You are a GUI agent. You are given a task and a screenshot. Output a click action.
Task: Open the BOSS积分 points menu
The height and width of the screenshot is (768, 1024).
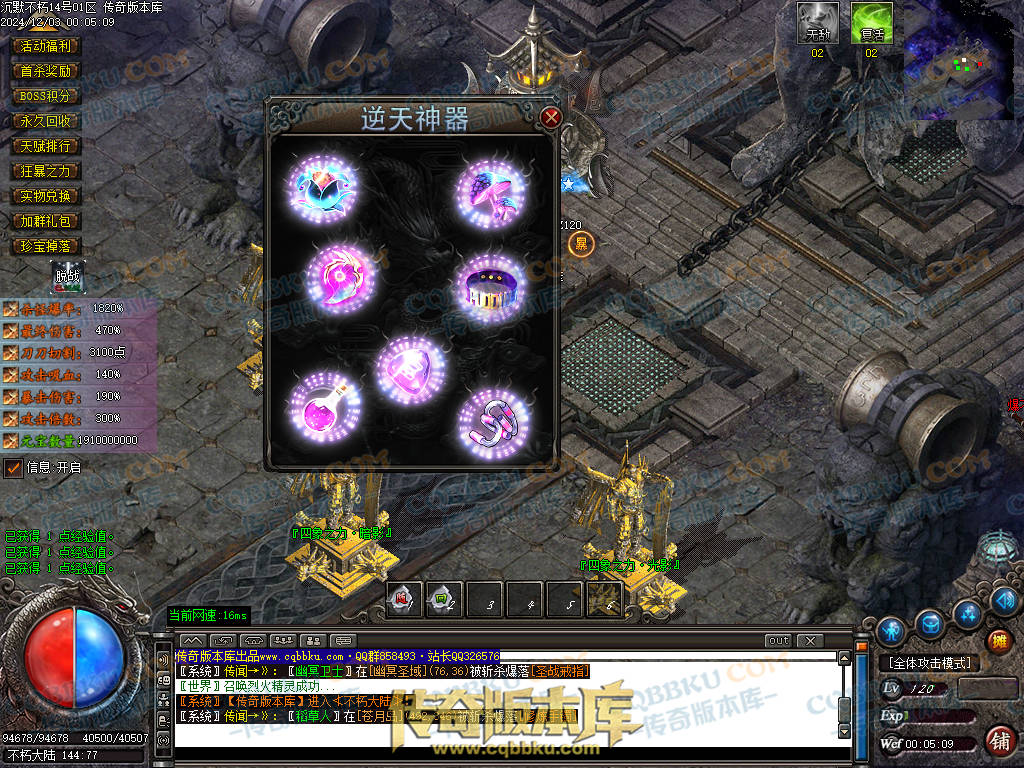point(46,96)
